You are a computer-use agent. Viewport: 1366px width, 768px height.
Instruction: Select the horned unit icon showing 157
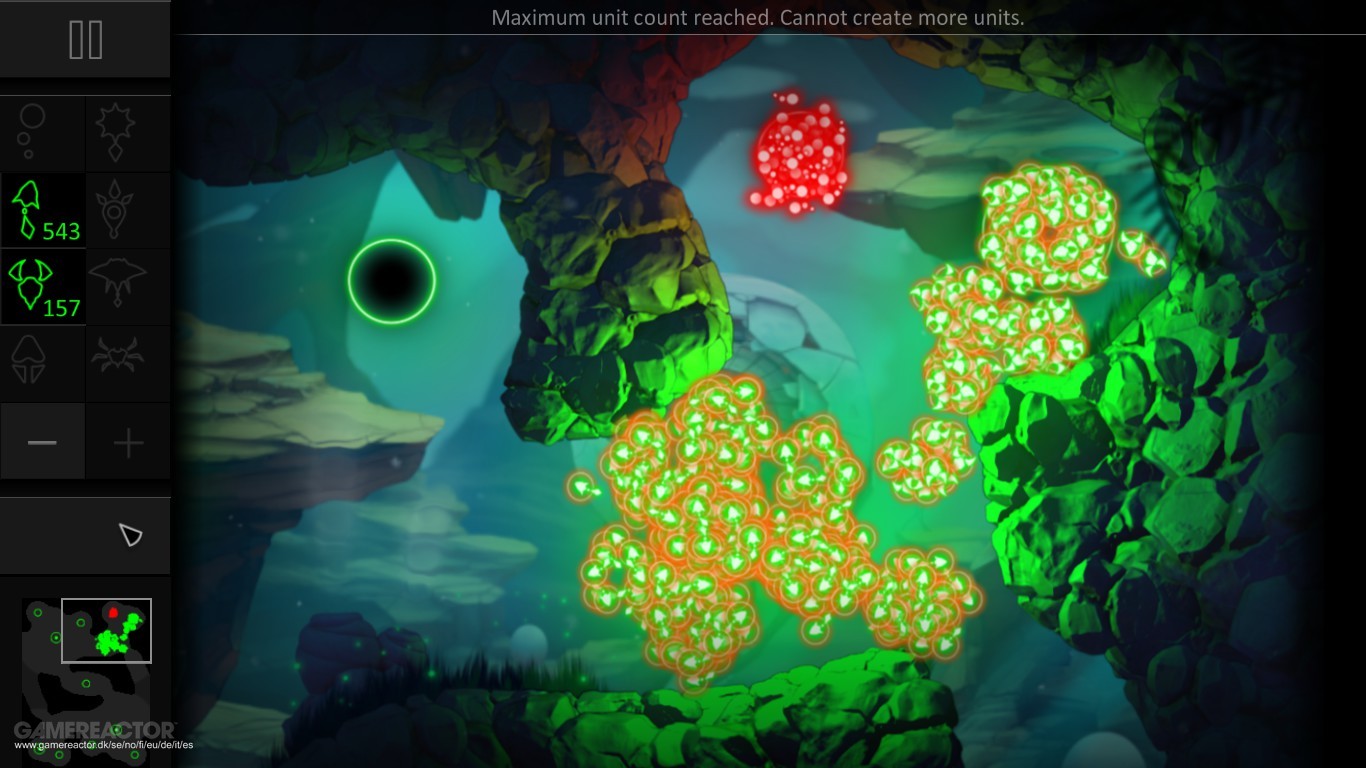(42, 286)
